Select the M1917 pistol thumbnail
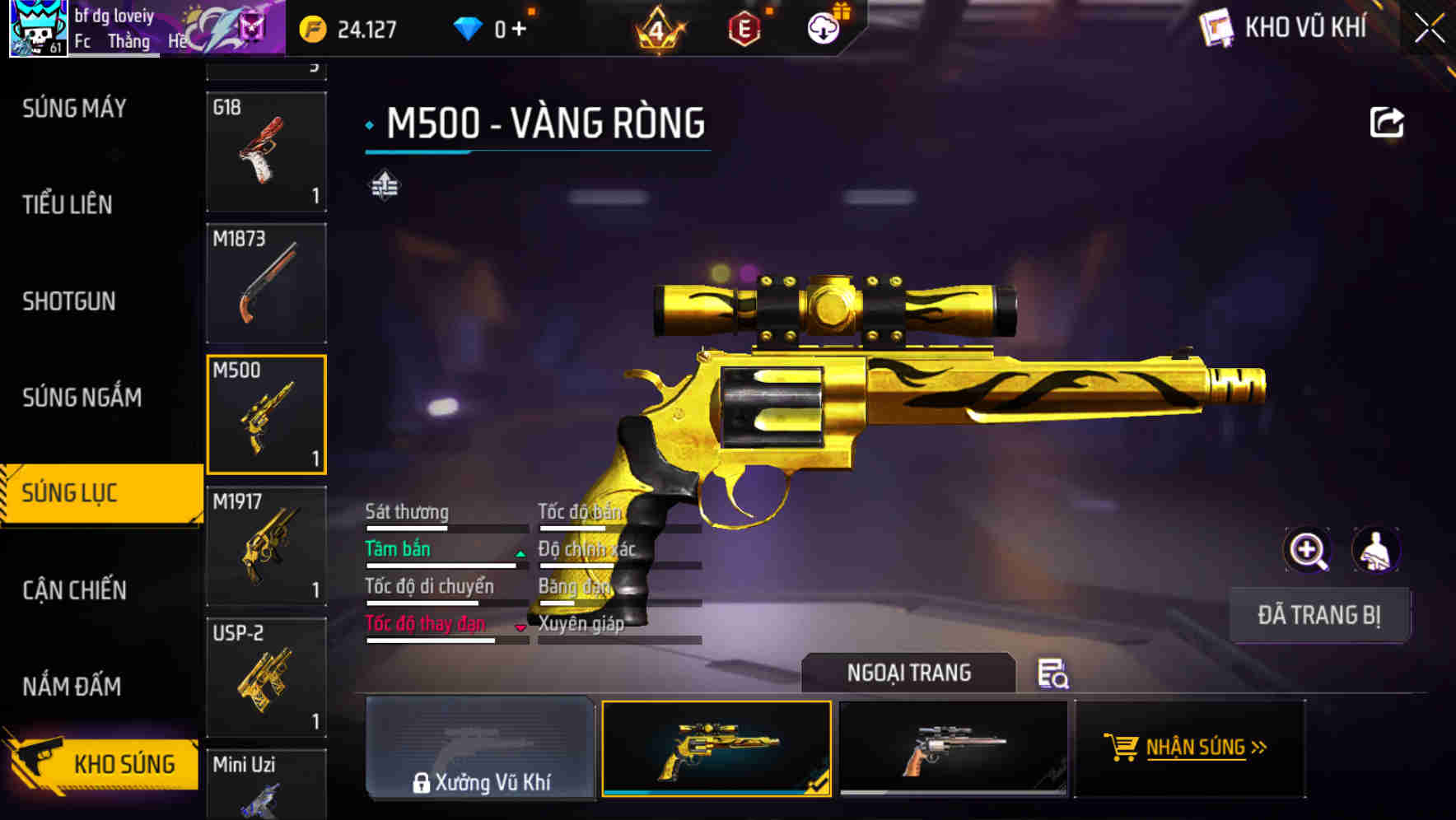This screenshot has width=1456, height=820. coord(266,546)
